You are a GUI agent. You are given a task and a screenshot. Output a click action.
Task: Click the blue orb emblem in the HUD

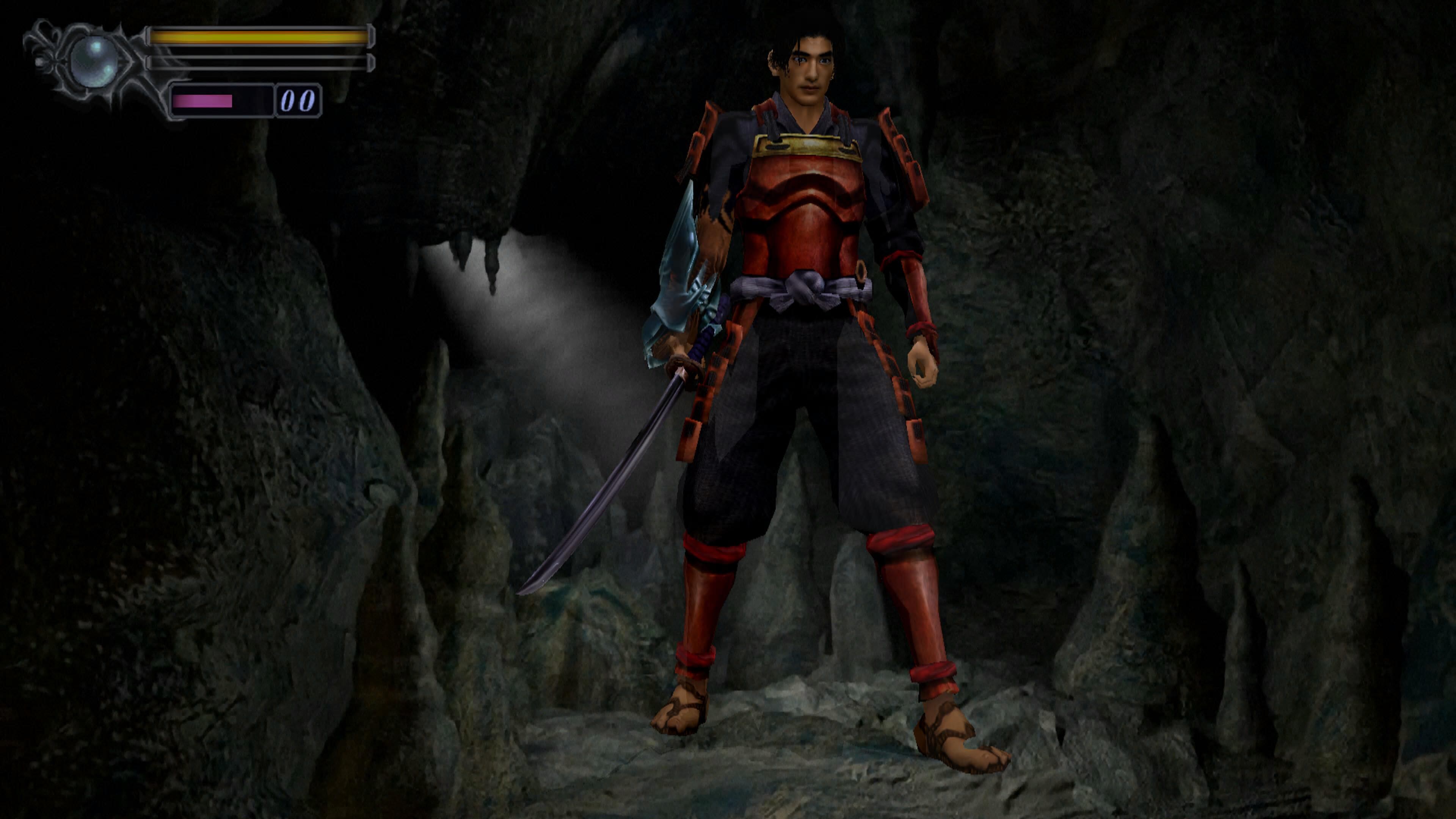point(94,61)
